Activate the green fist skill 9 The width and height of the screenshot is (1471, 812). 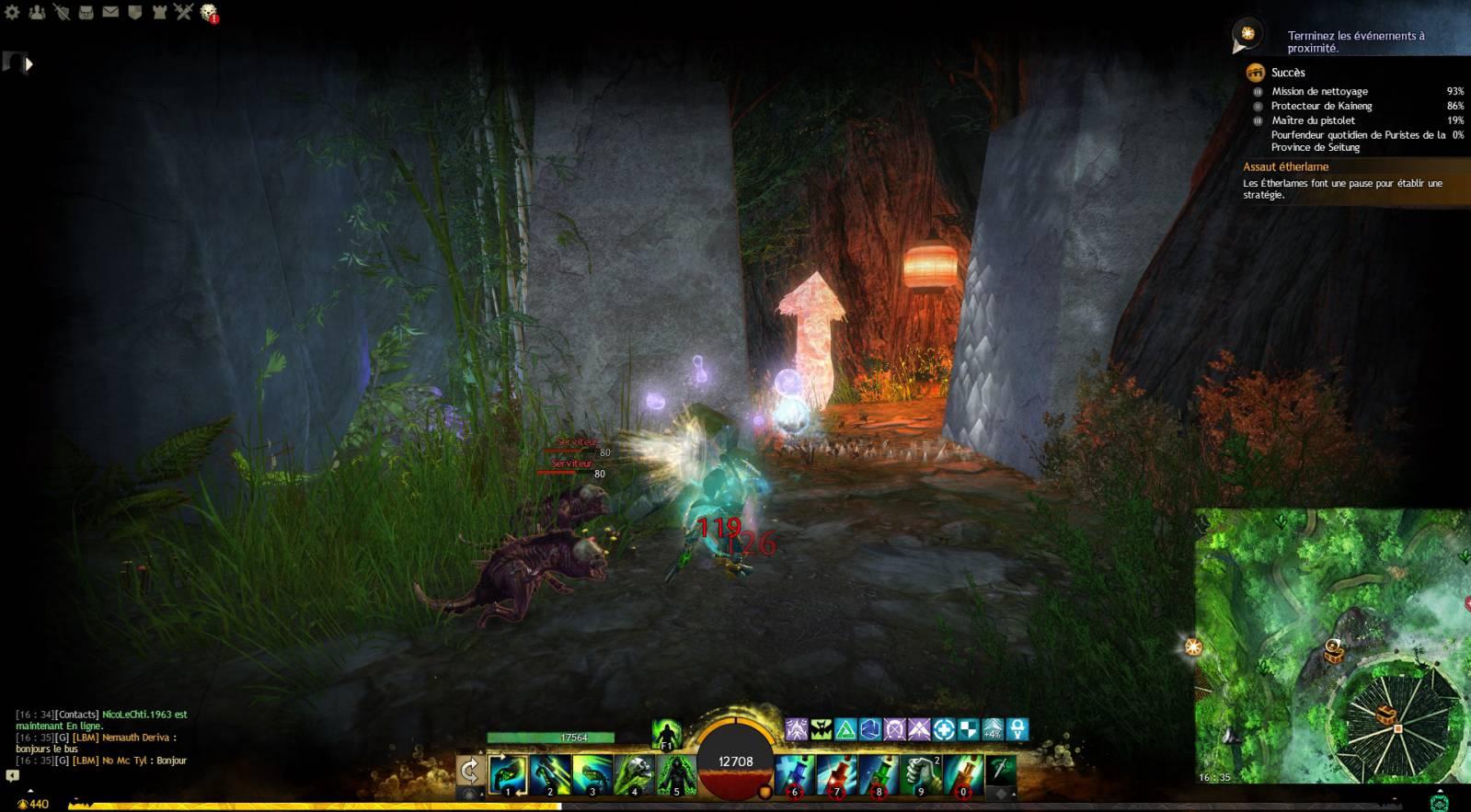pyautogui.click(x=921, y=773)
